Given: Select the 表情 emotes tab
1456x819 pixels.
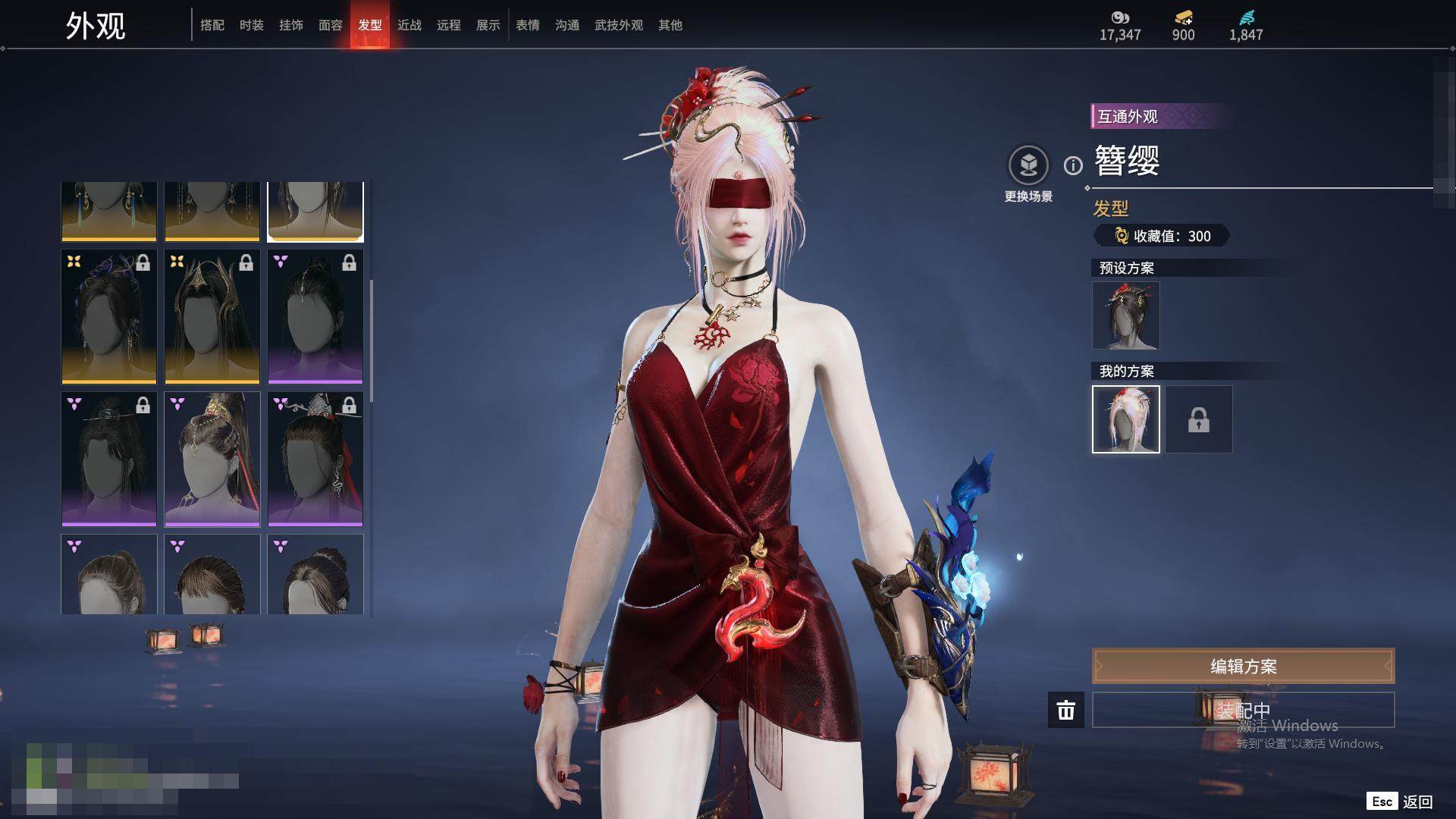Looking at the screenshot, I should coord(528,25).
